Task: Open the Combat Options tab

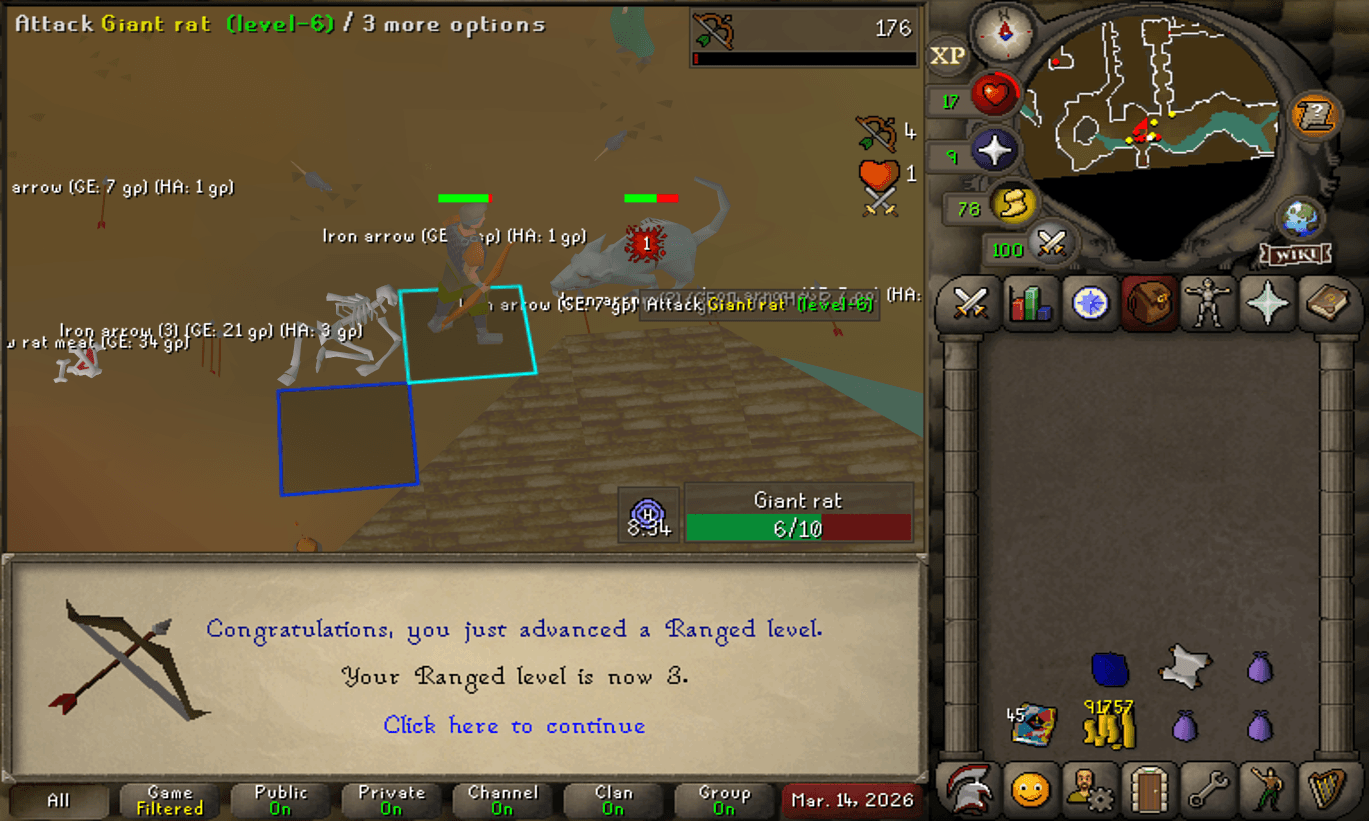Action: click(x=968, y=305)
